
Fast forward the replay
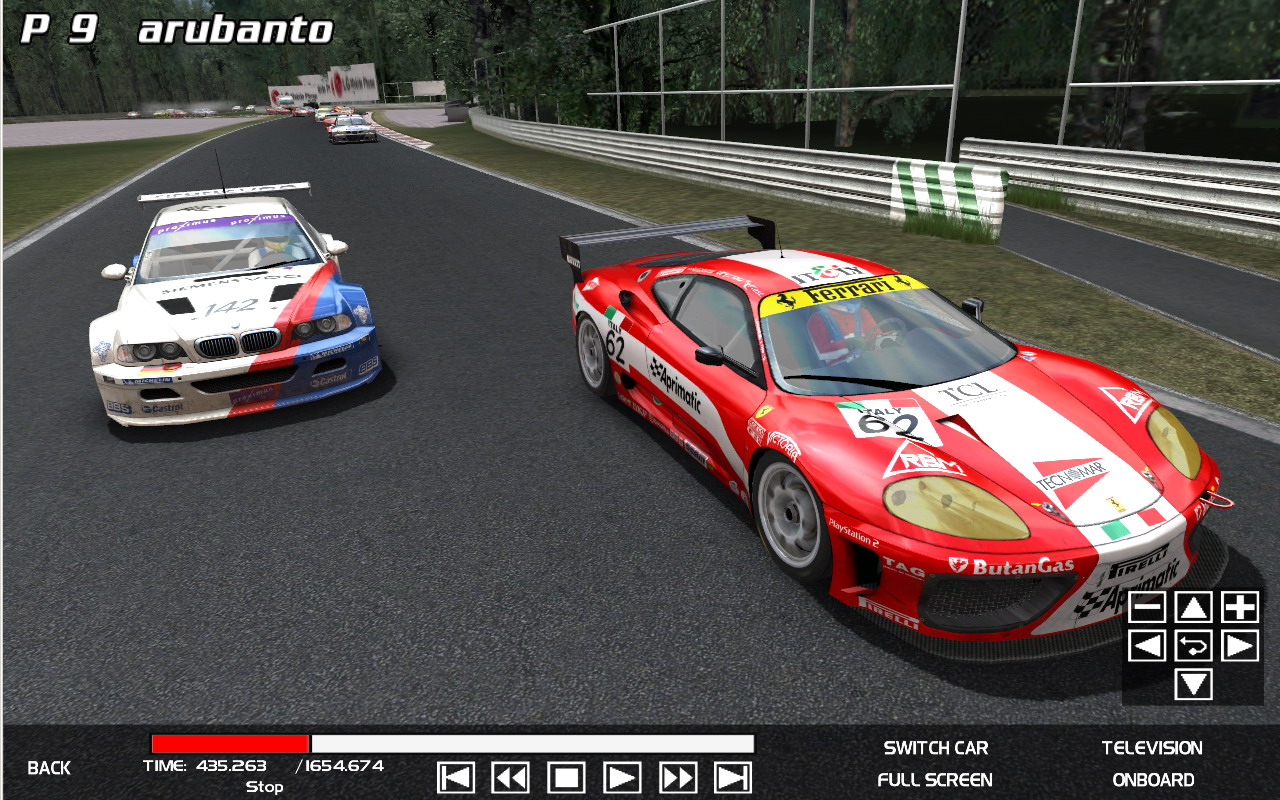pyautogui.click(x=677, y=777)
